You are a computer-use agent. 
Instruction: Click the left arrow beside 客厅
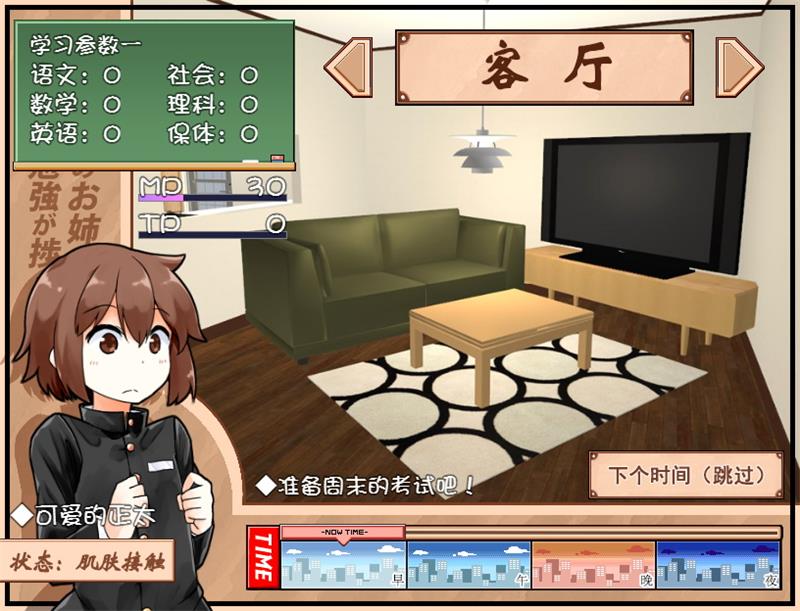[349, 67]
